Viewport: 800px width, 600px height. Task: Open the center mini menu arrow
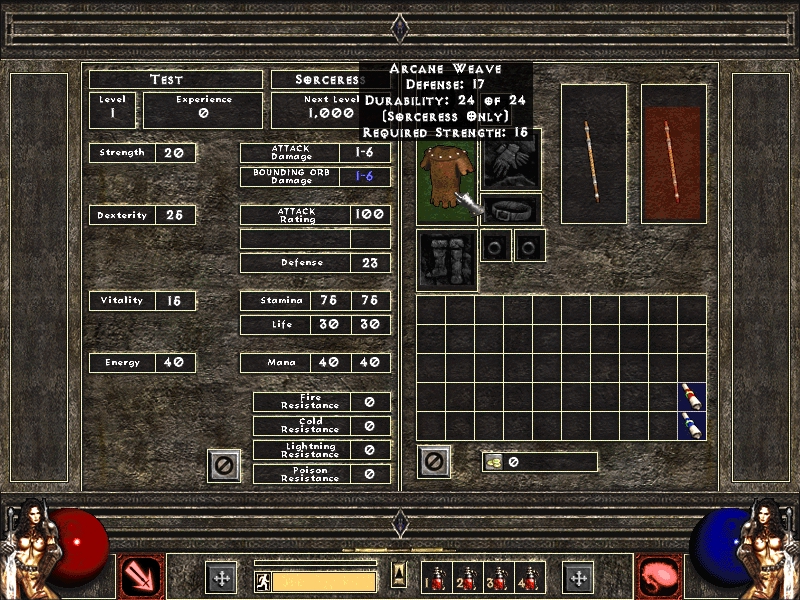[x=400, y=575]
